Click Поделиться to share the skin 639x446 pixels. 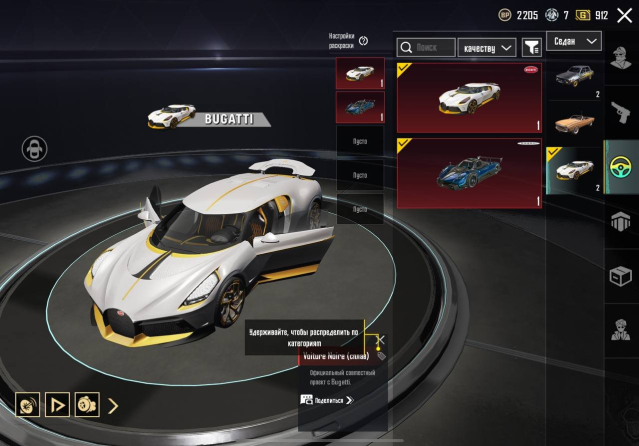point(328,400)
